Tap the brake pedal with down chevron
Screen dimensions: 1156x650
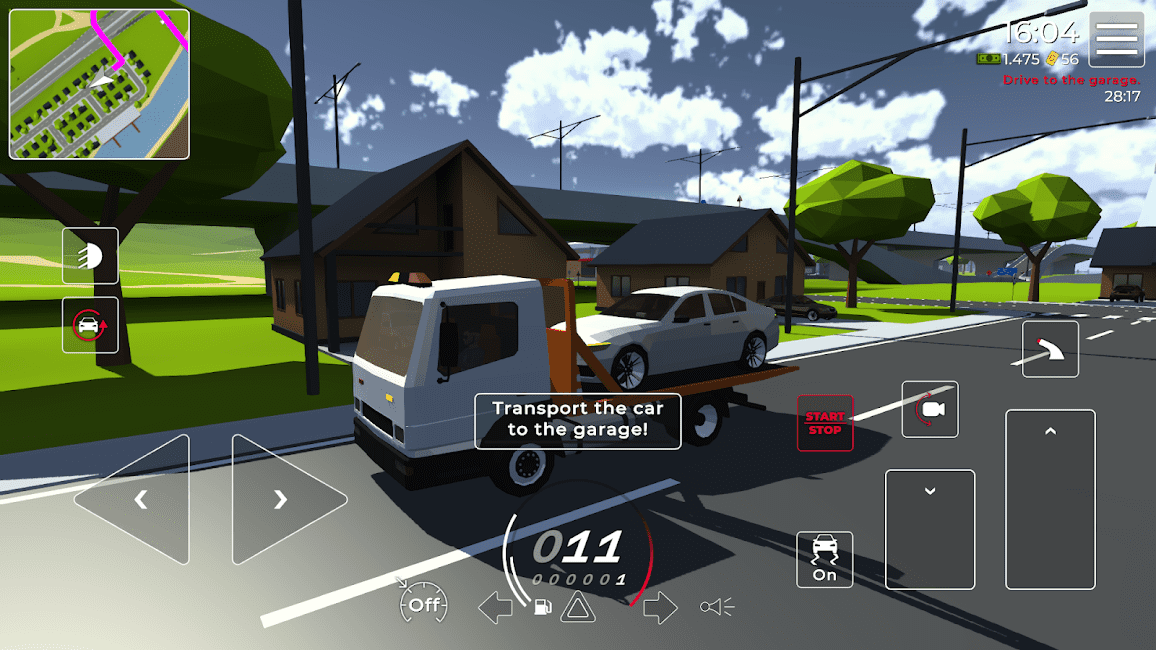[930, 529]
